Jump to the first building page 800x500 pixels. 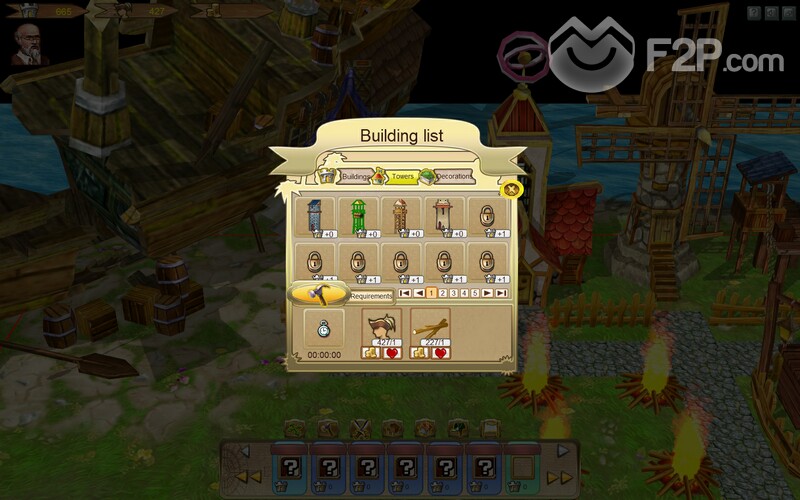[x=404, y=293]
